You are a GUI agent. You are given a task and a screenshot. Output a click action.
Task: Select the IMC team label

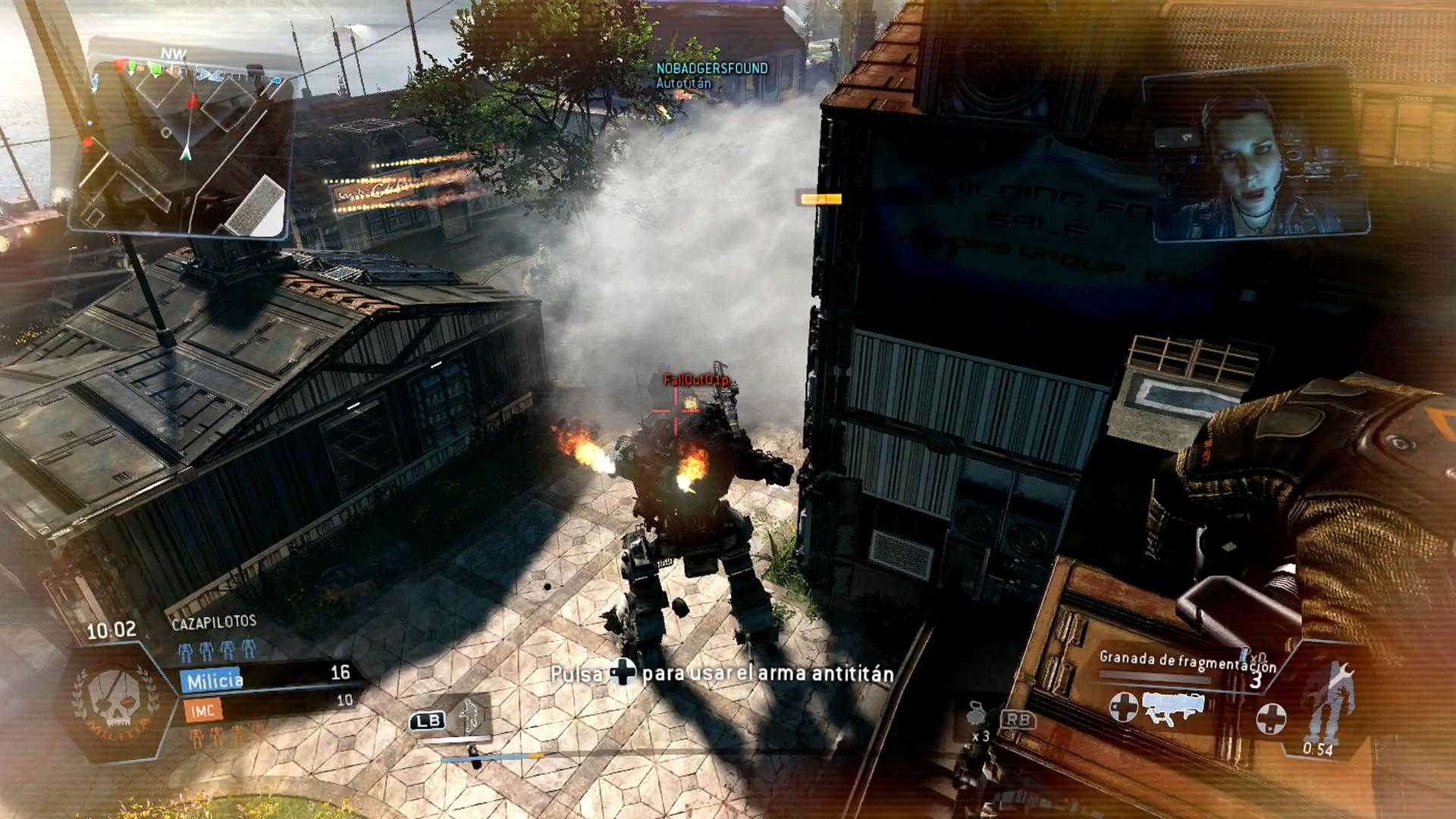click(x=202, y=711)
